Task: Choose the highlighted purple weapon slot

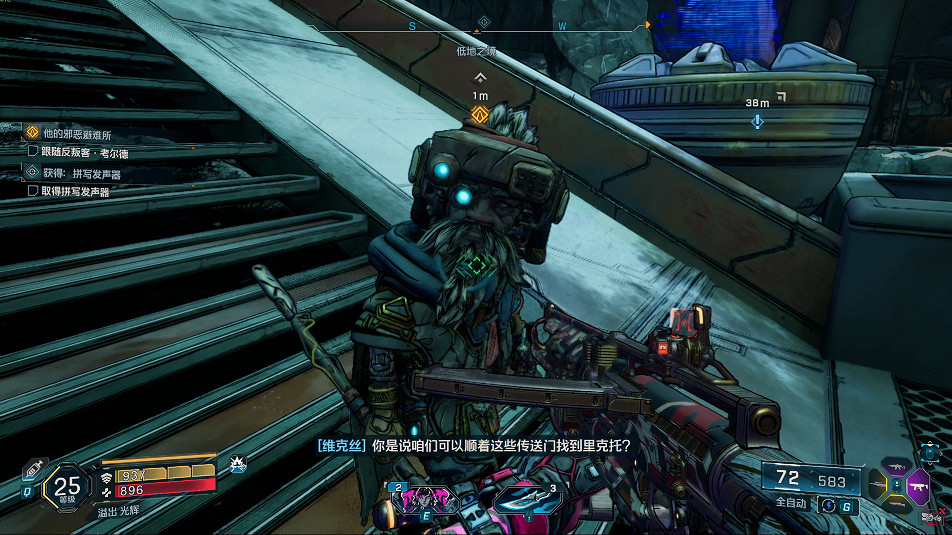Action: (917, 485)
